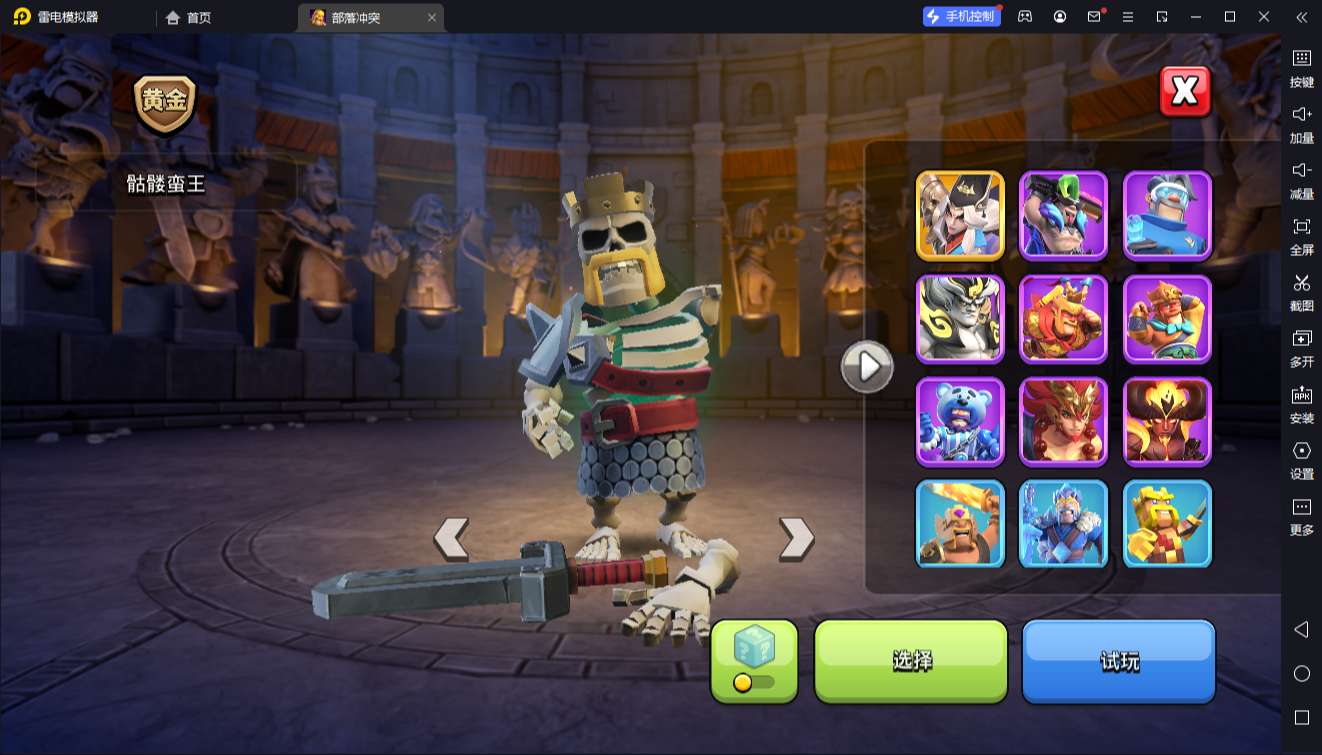1322x755 pixels.
Task: Pick the flaming sword barbarian skin
Action: (x=960, y=524)
